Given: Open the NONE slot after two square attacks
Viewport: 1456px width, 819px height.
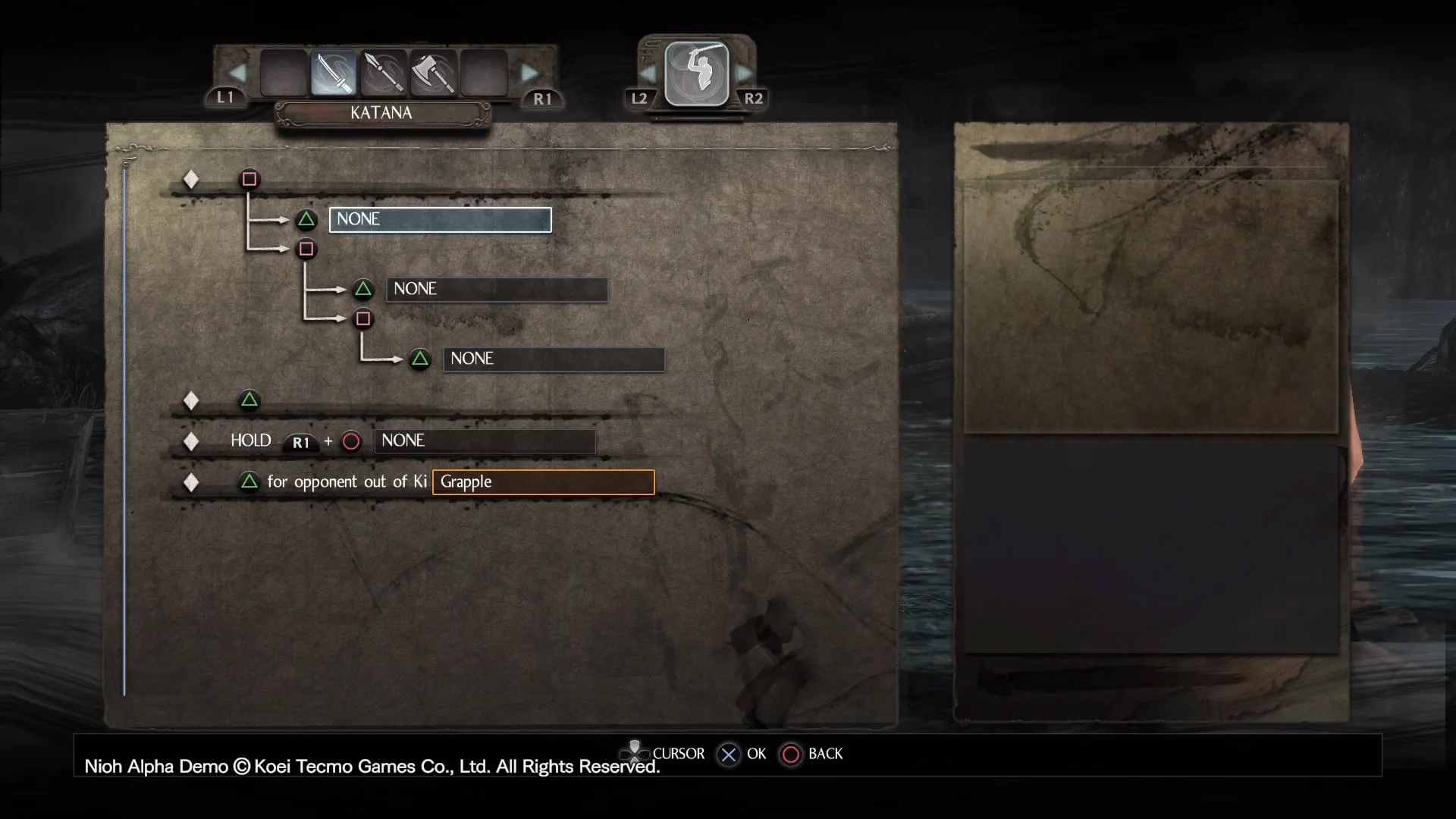Looking at the screenshot, I should click(497, 290).
